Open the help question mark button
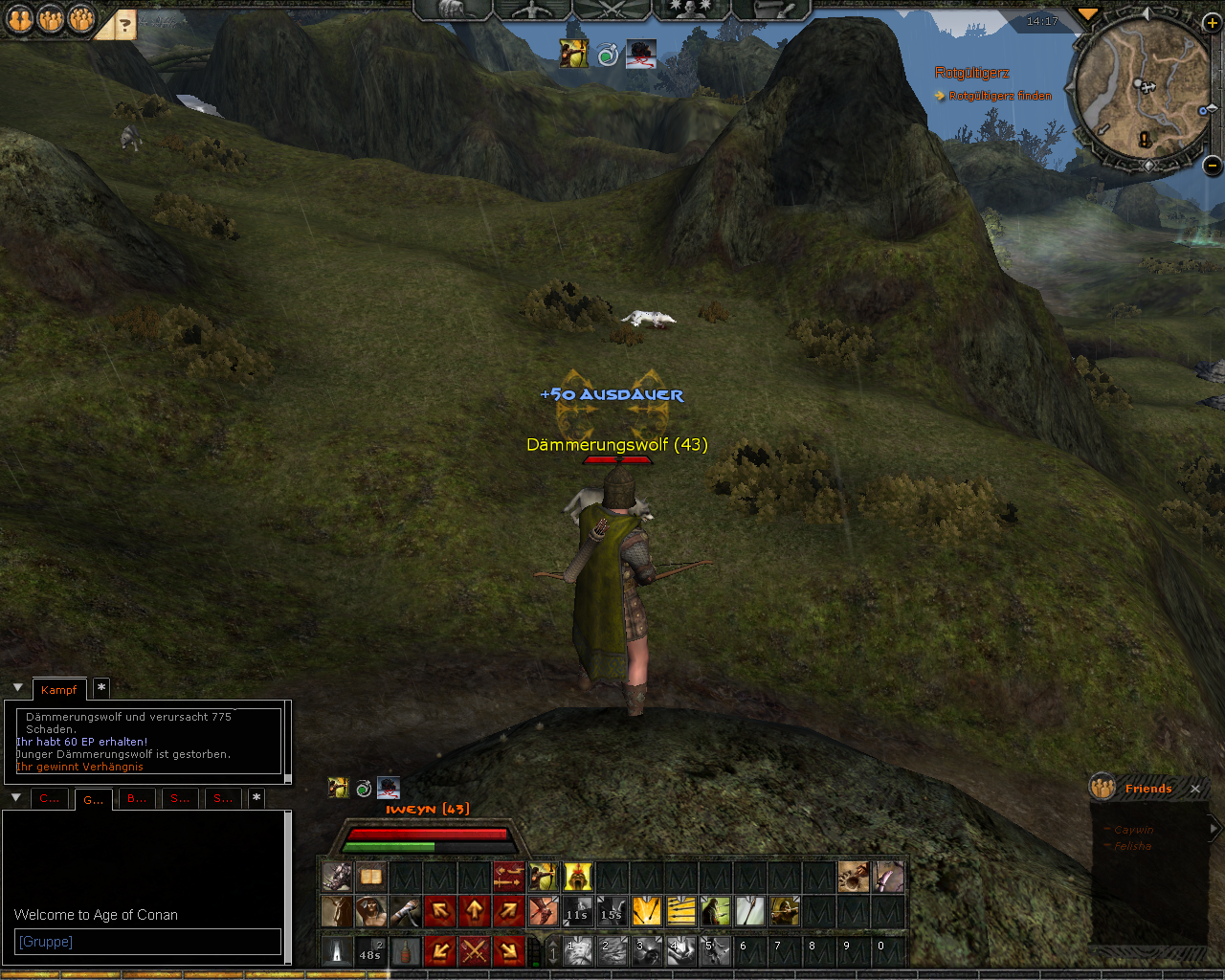 122,24
